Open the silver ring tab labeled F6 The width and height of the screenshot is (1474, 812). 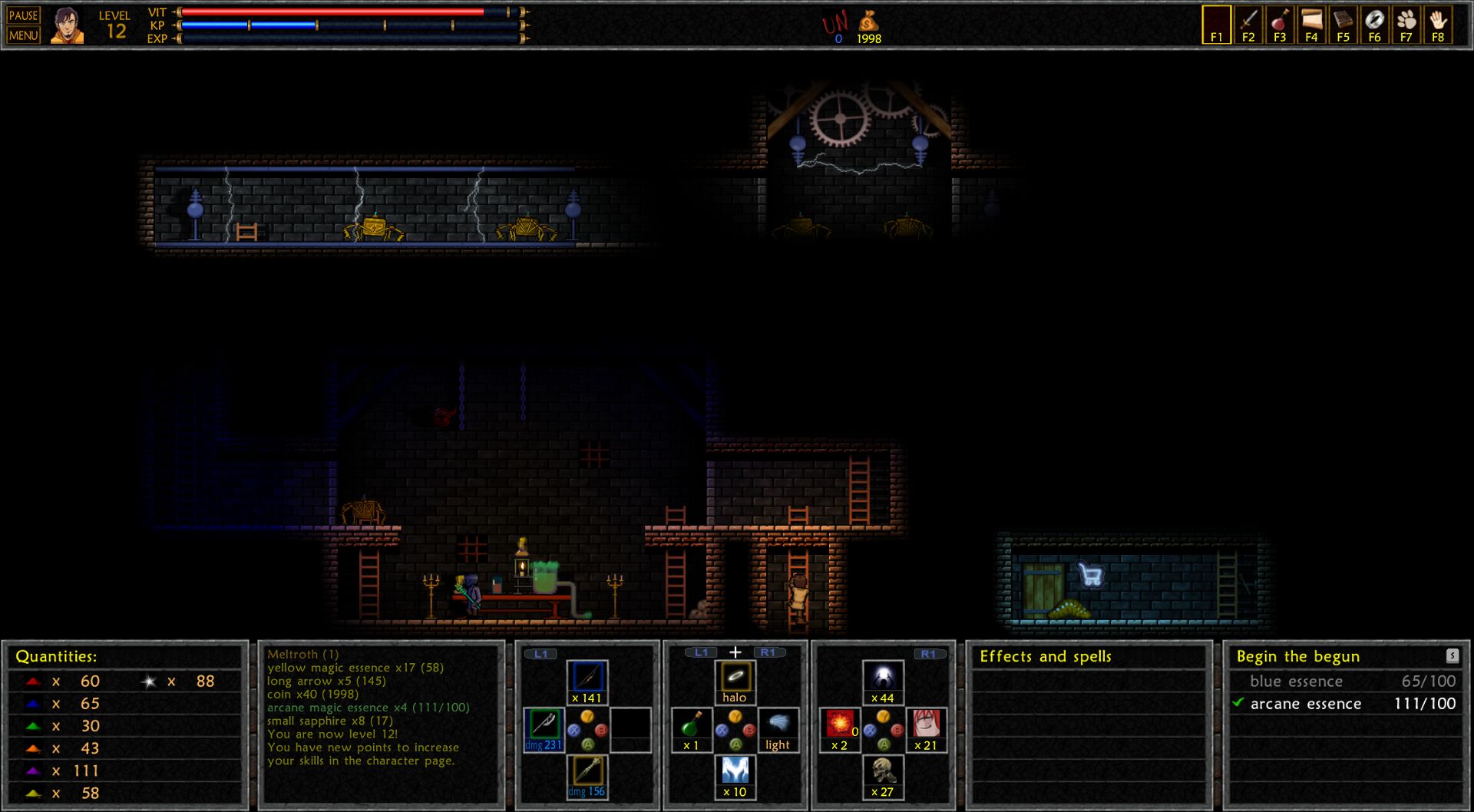point(1374,25)
